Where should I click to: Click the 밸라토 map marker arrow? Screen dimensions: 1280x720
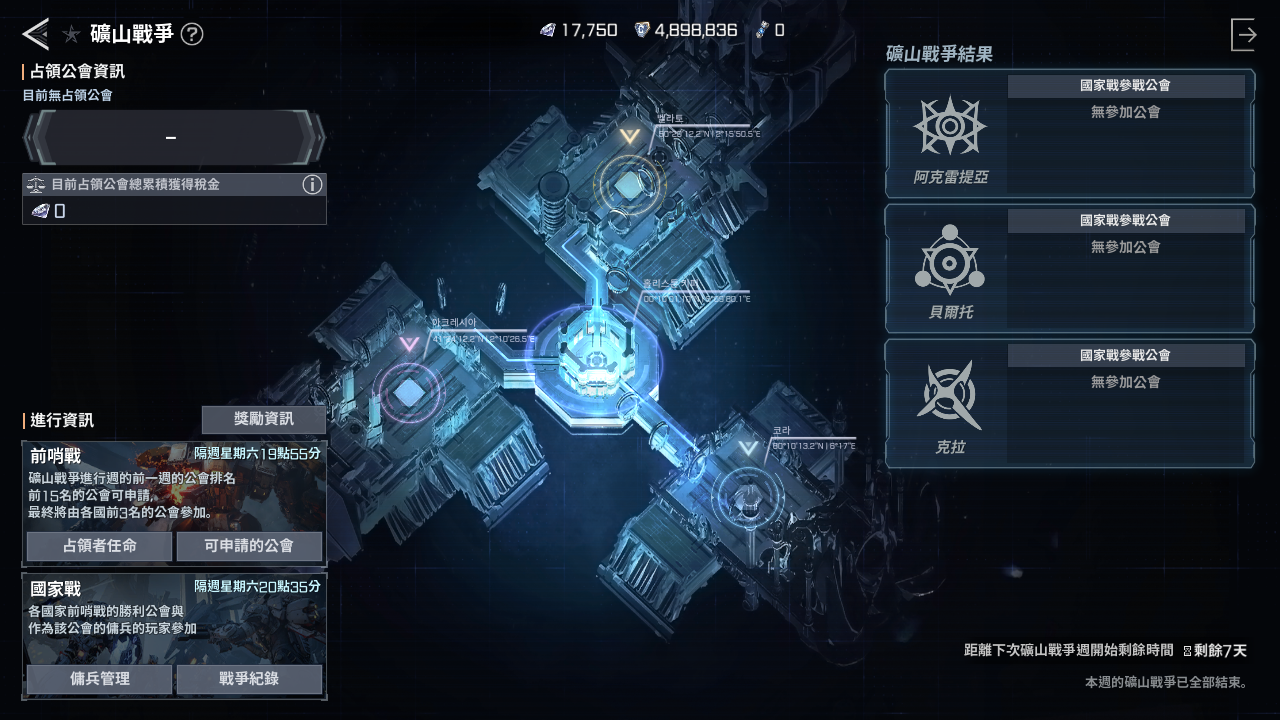[628, 134]
